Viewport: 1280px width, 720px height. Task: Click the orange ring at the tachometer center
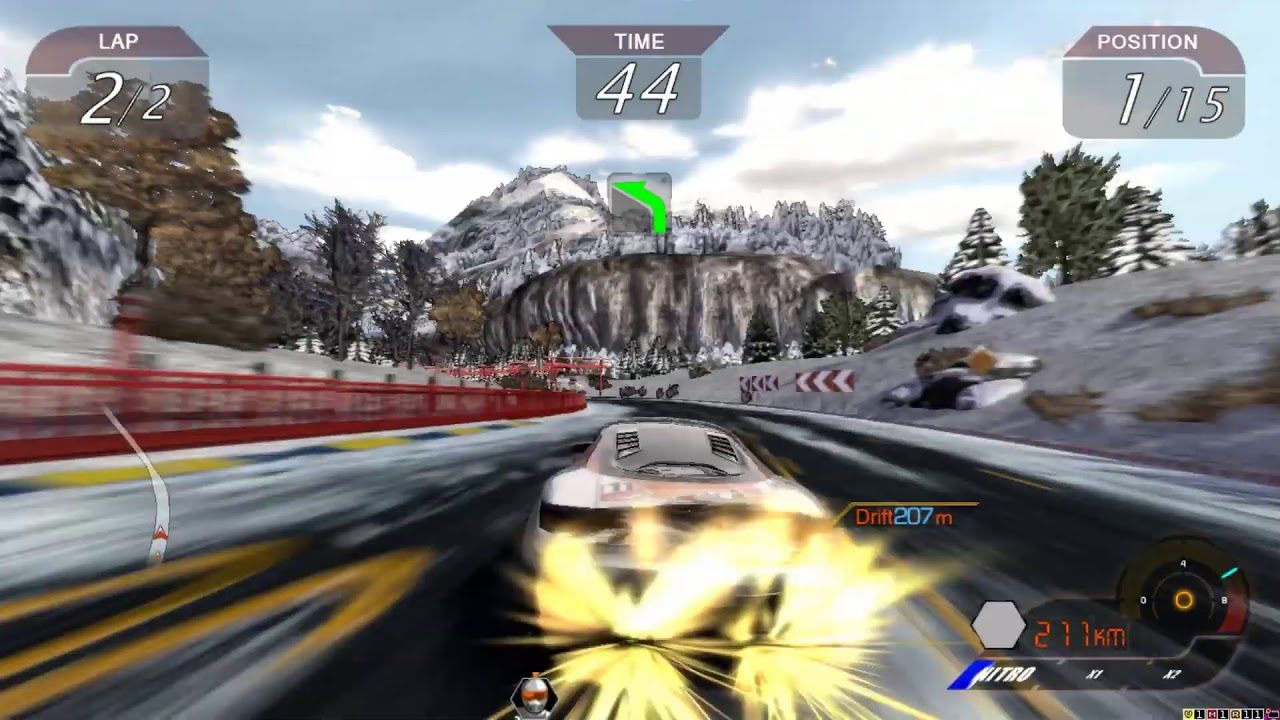1184,600
